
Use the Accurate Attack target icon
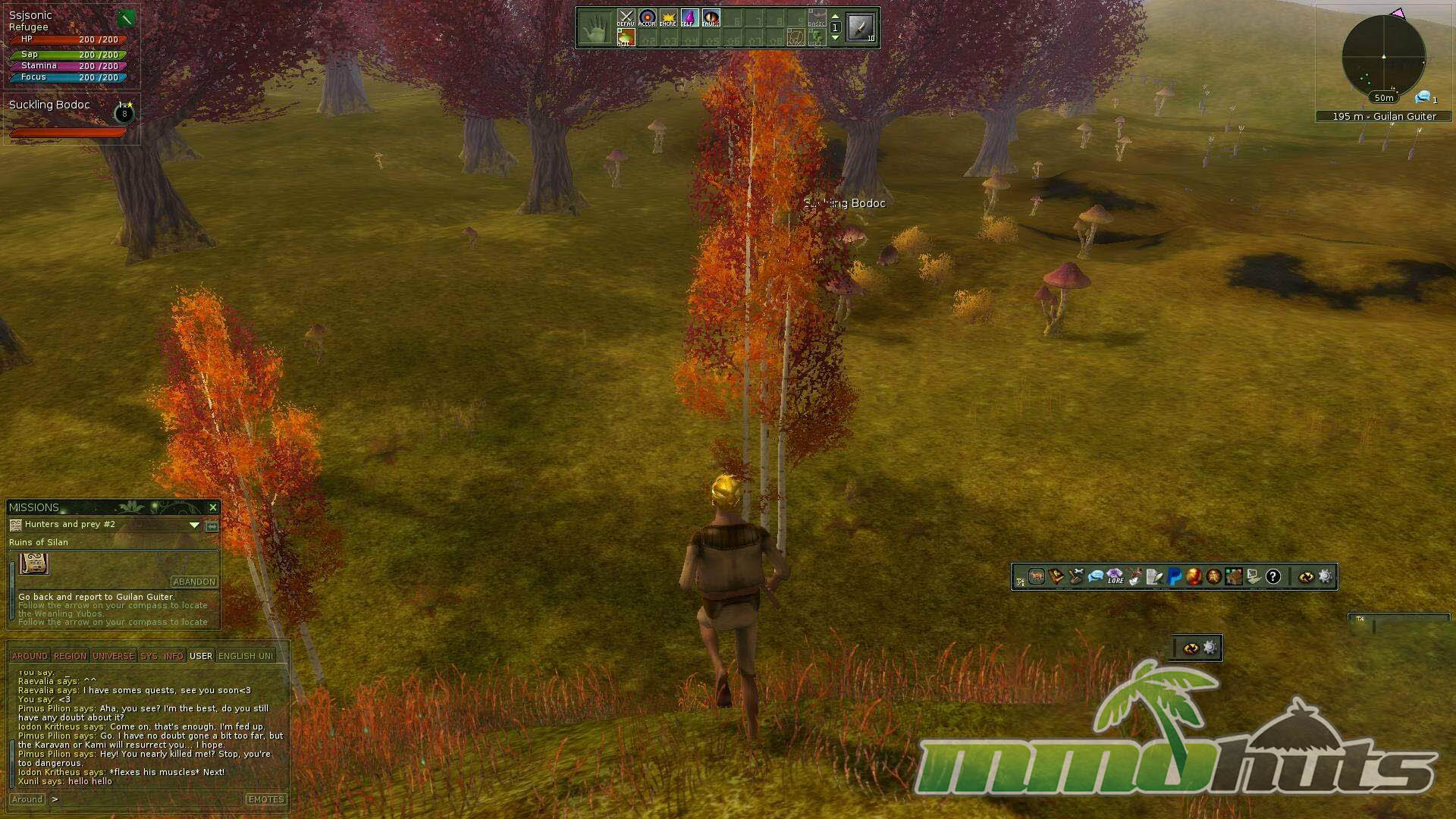tap(647, 18)
